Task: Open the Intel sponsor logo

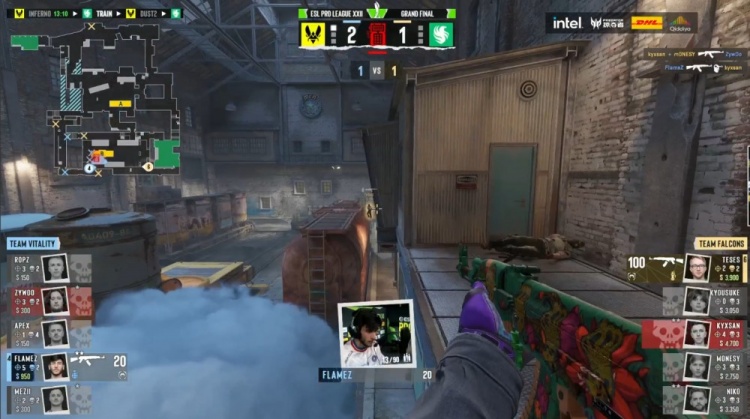Action: [x=567, y=22]
